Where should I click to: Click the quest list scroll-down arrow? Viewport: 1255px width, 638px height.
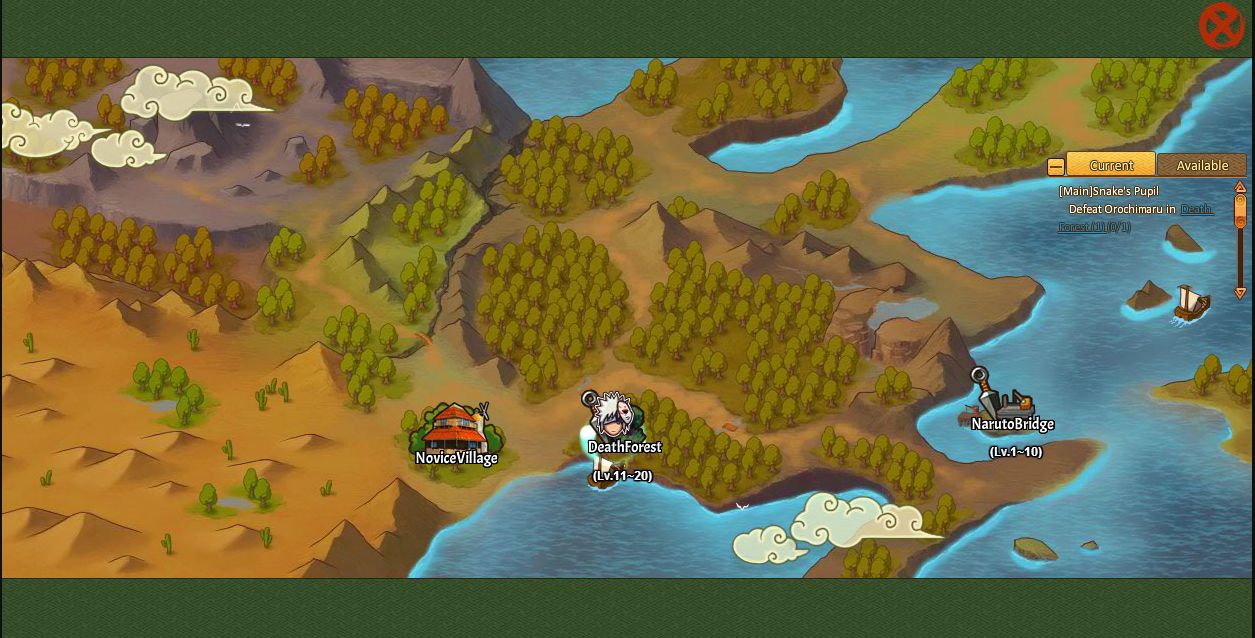[1240, 293]
